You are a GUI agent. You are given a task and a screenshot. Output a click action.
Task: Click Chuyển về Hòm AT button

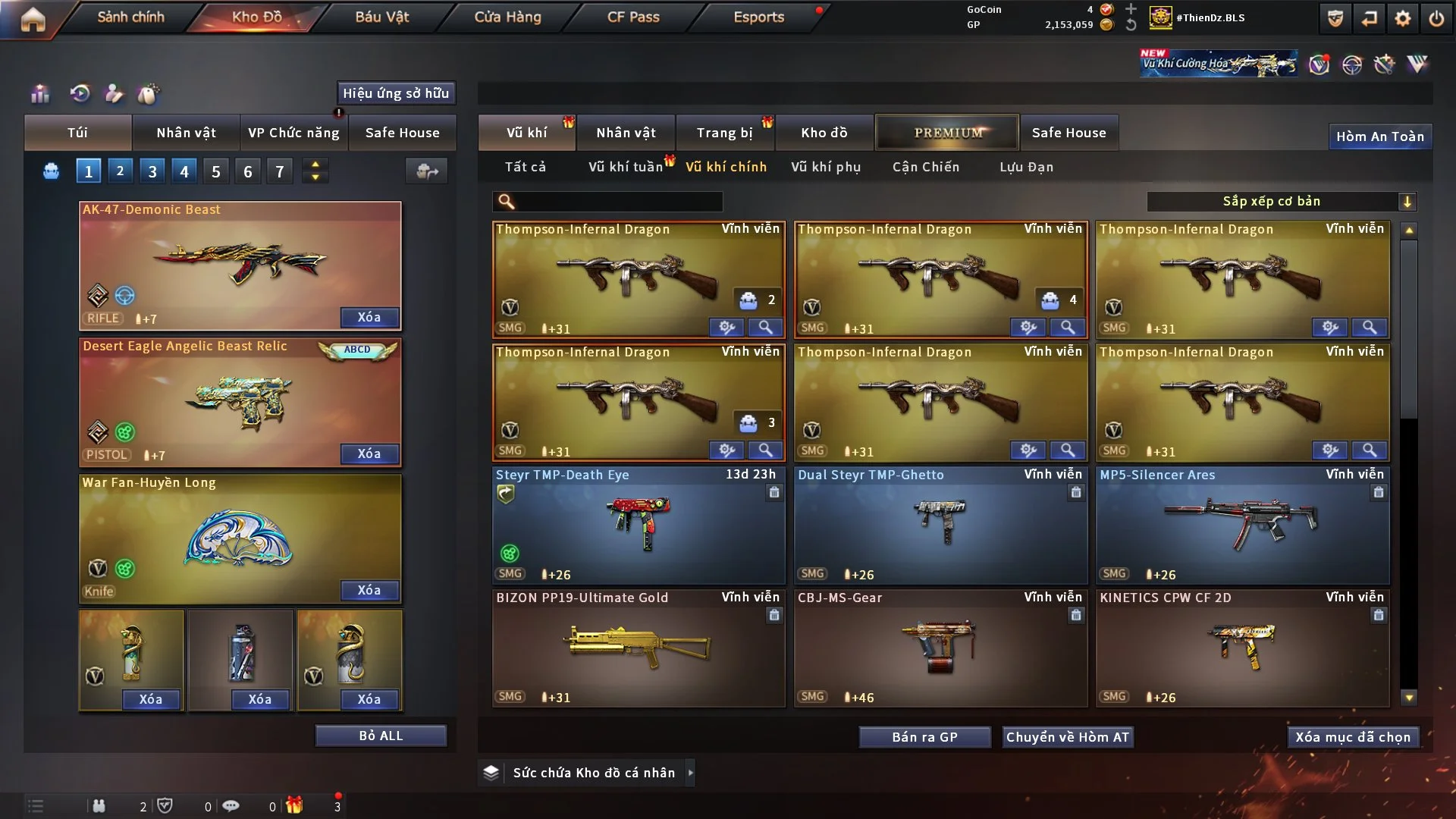(x=1068, y=737)
